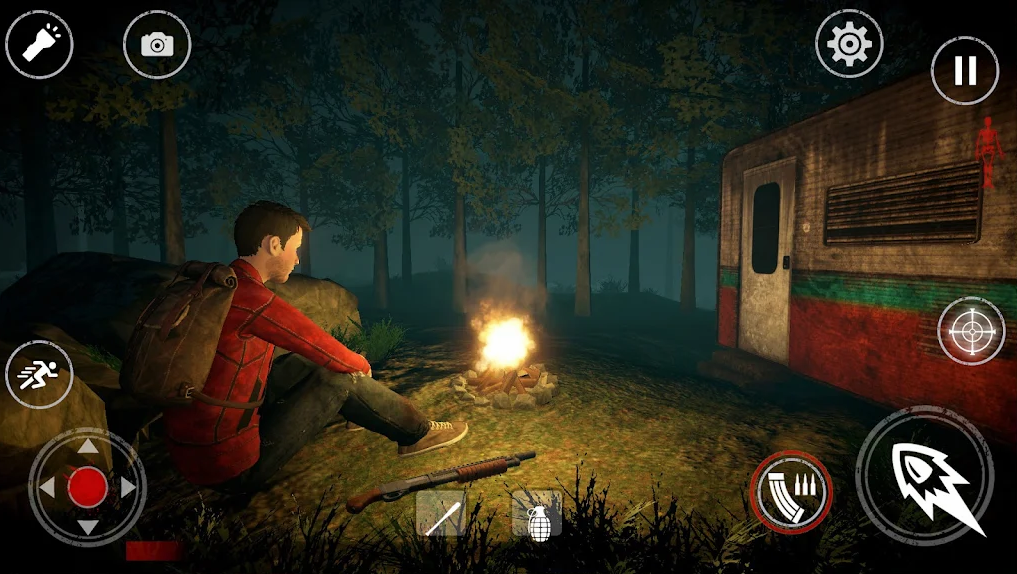Open the gear settings menu
This screenshot has height=574, width=1017.
(x=849, y=44)
